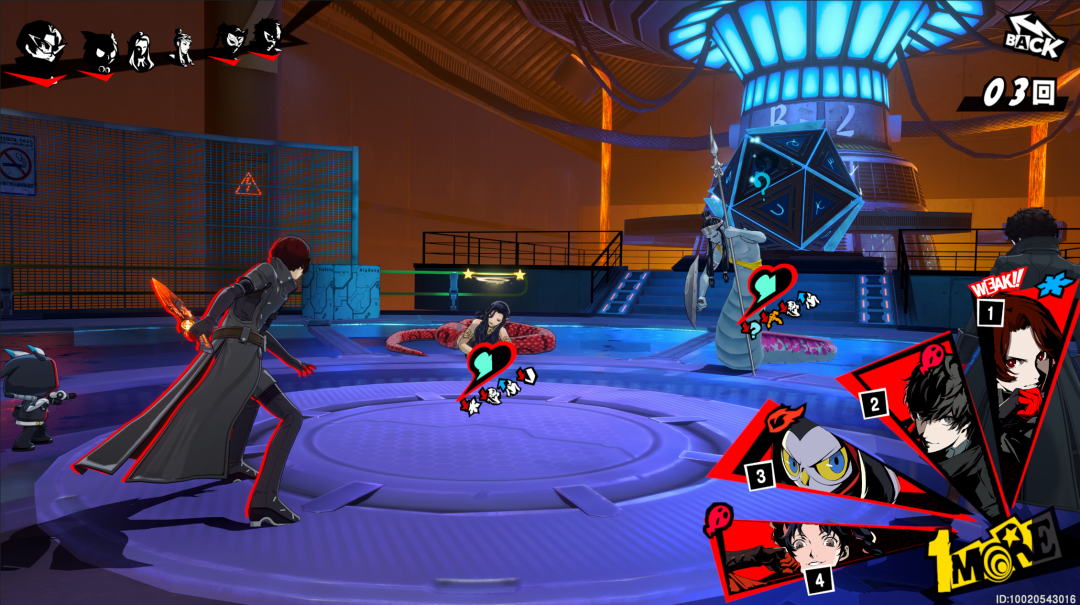The height and width of the screenshot is (605, 1080).
Task: Click the topknot figure in the turn order
Action: point(182,46)
